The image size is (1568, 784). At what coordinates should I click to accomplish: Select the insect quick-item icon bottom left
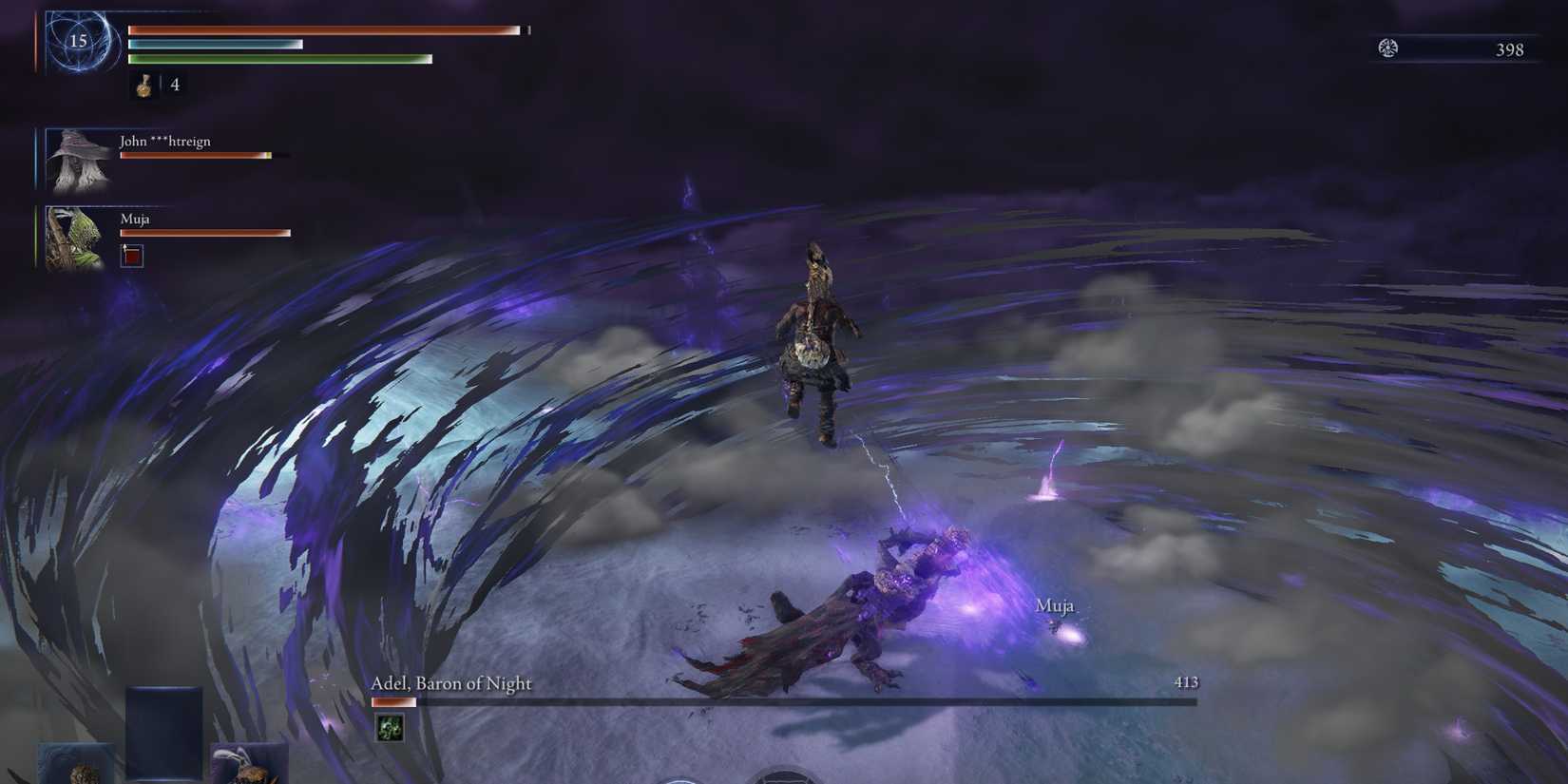click(247, 765)
